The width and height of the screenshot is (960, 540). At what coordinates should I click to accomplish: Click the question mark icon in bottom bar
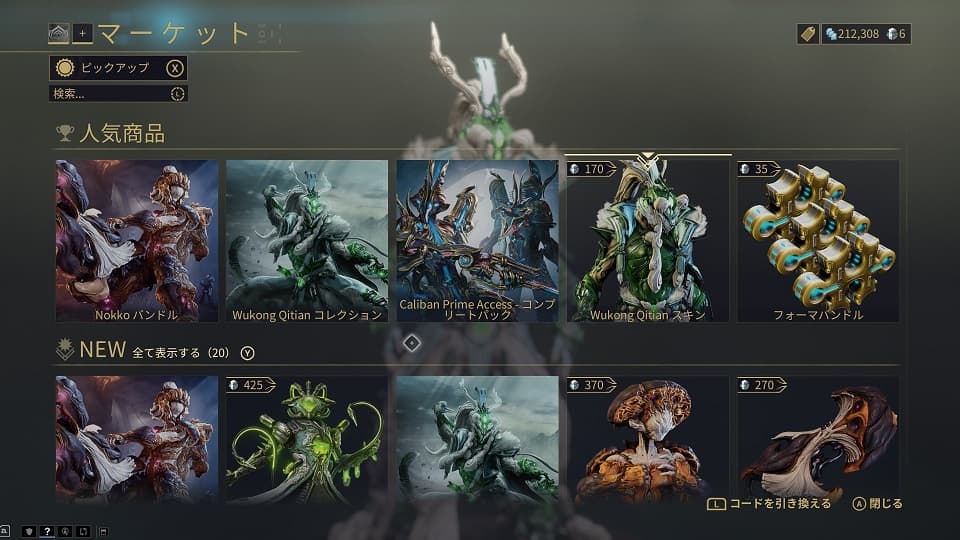(x=47, y=531)
